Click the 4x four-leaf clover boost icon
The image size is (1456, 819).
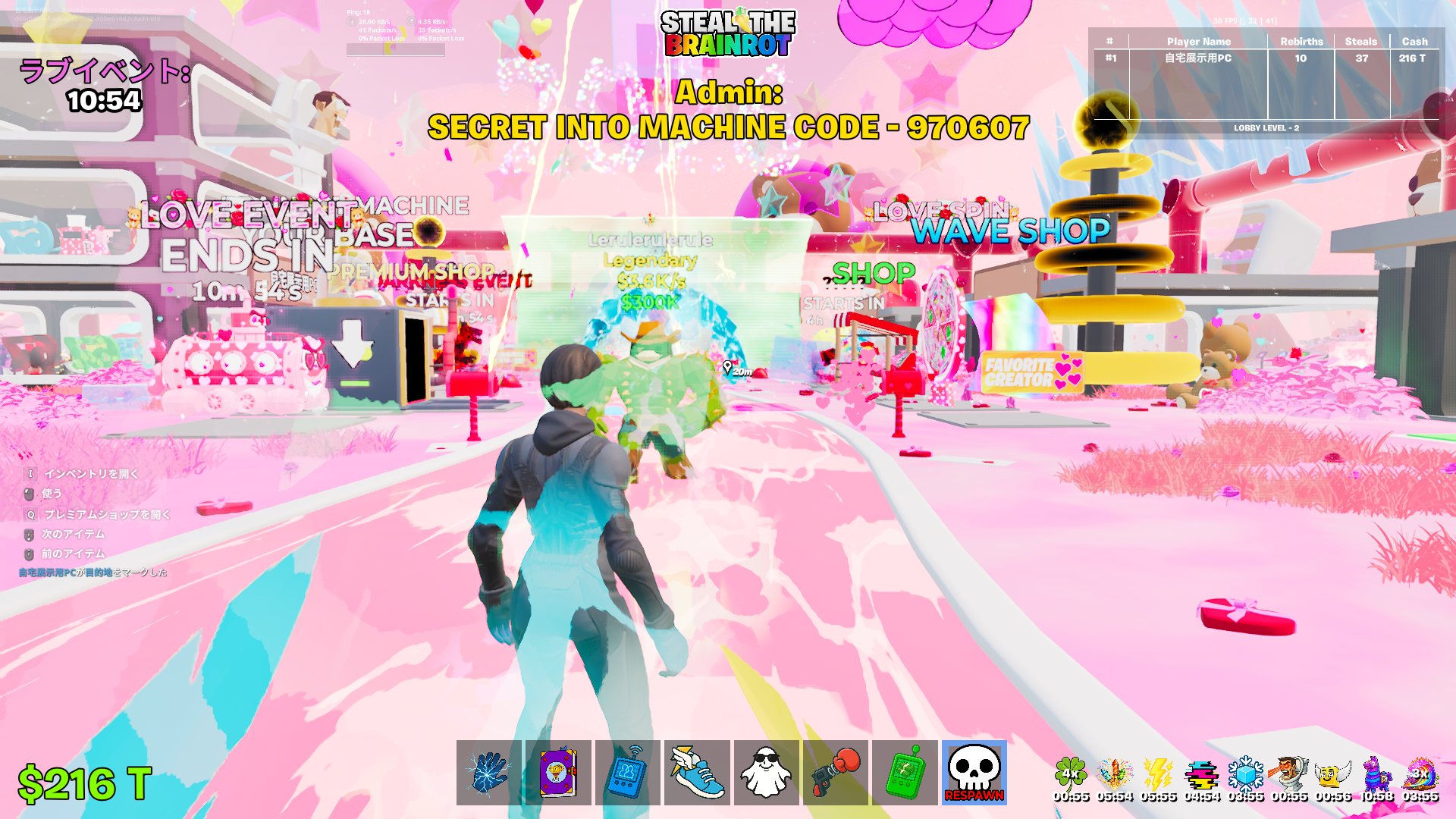click(x=1071, y=775)
